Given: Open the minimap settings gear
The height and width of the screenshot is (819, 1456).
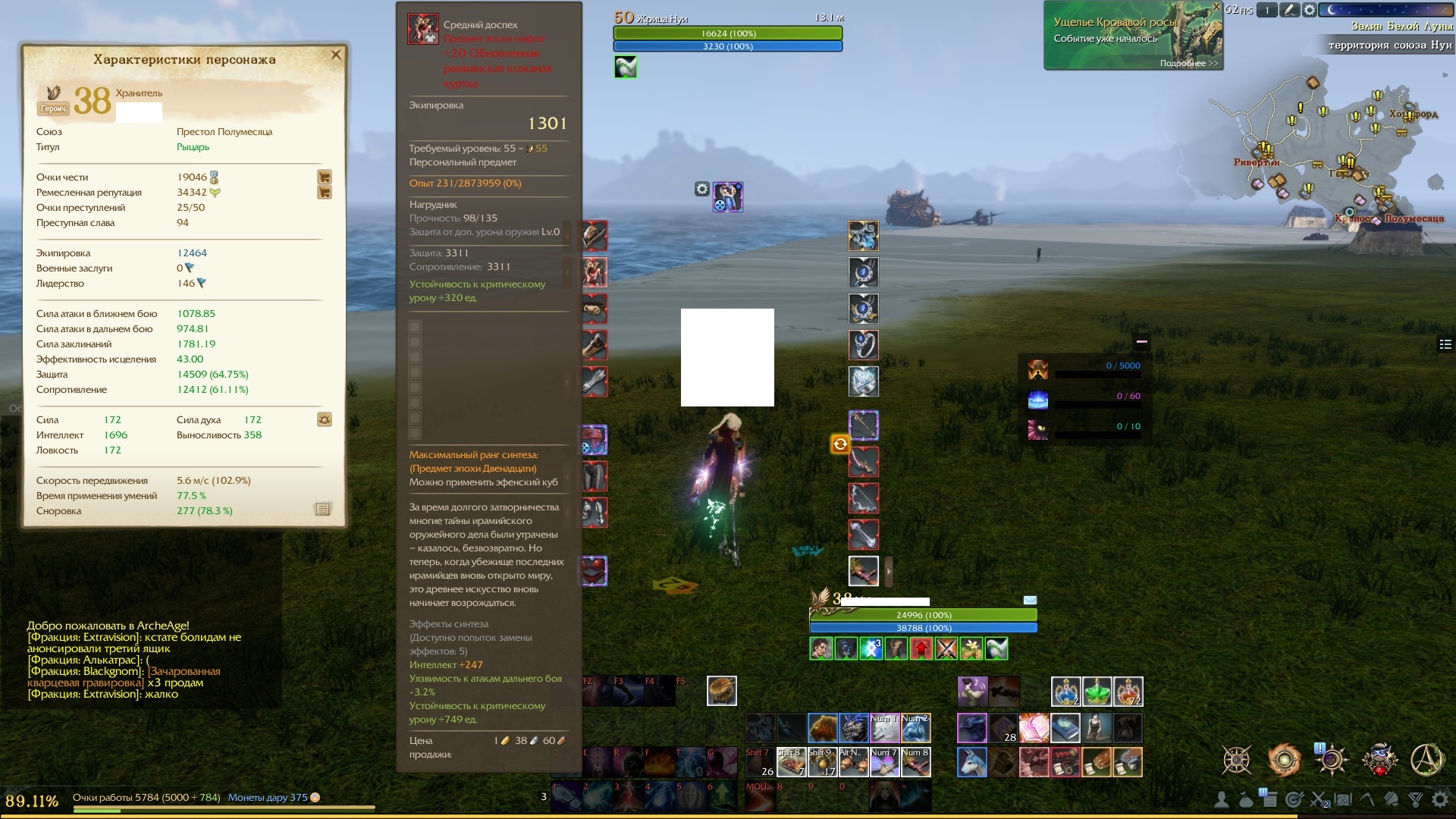Looking at the screenshot, I should (1309, 11).
